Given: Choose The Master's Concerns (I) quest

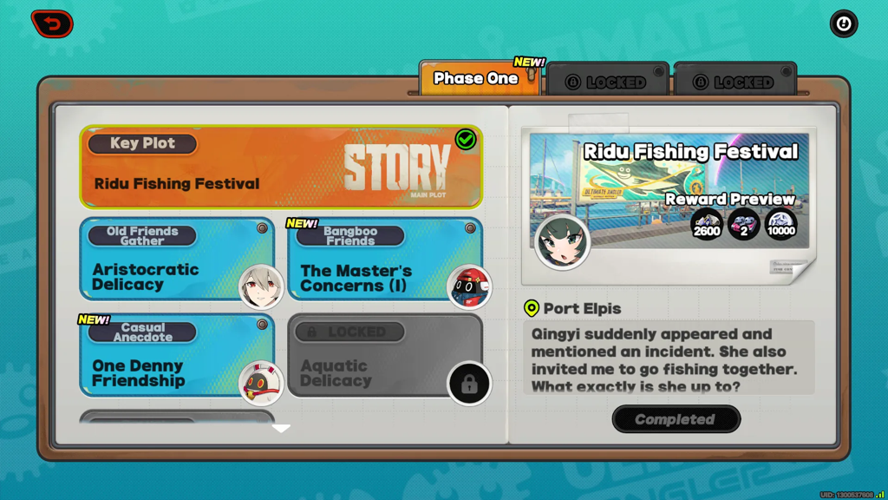Looking at the screenshot, I should pyautogui.click(x=385, y=261).
